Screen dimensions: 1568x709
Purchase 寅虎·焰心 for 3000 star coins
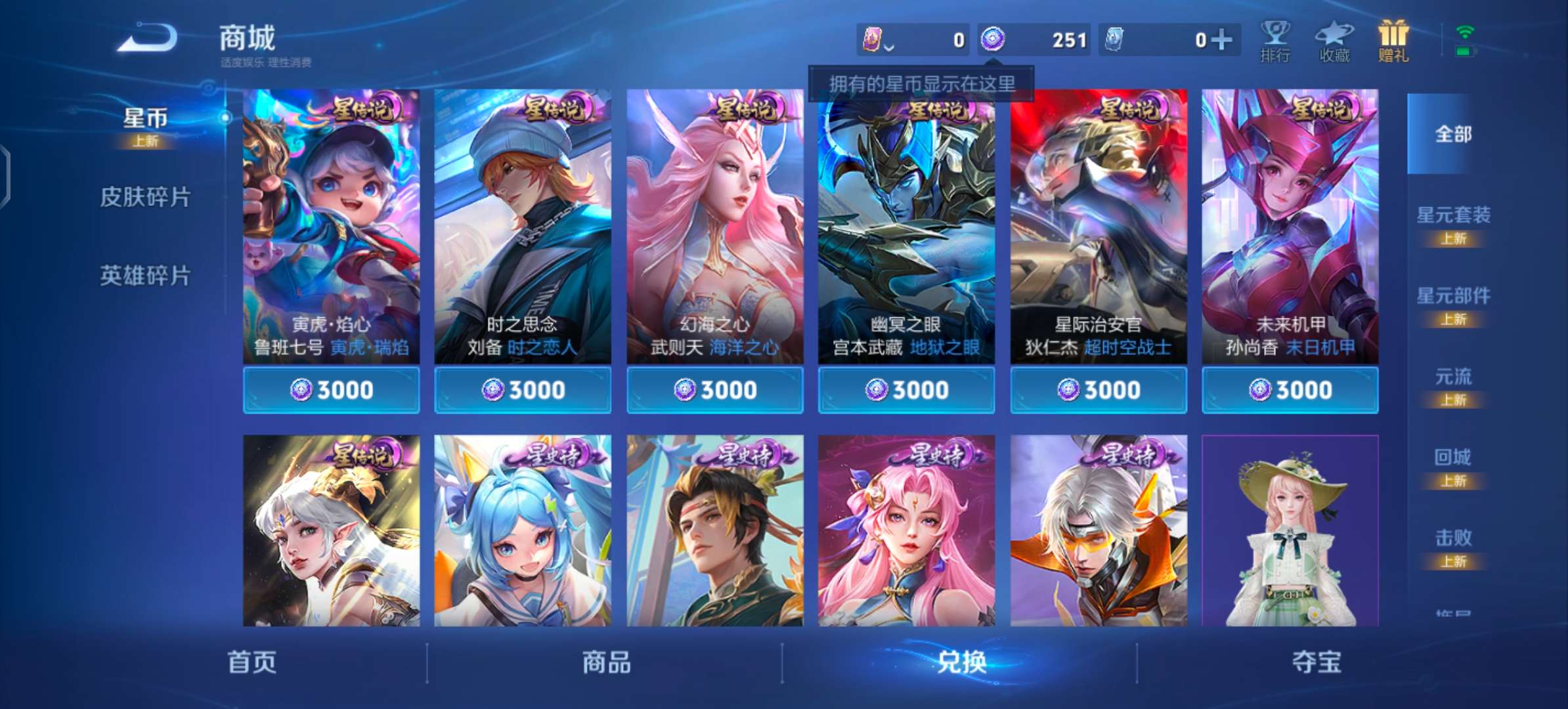(332, 389)
